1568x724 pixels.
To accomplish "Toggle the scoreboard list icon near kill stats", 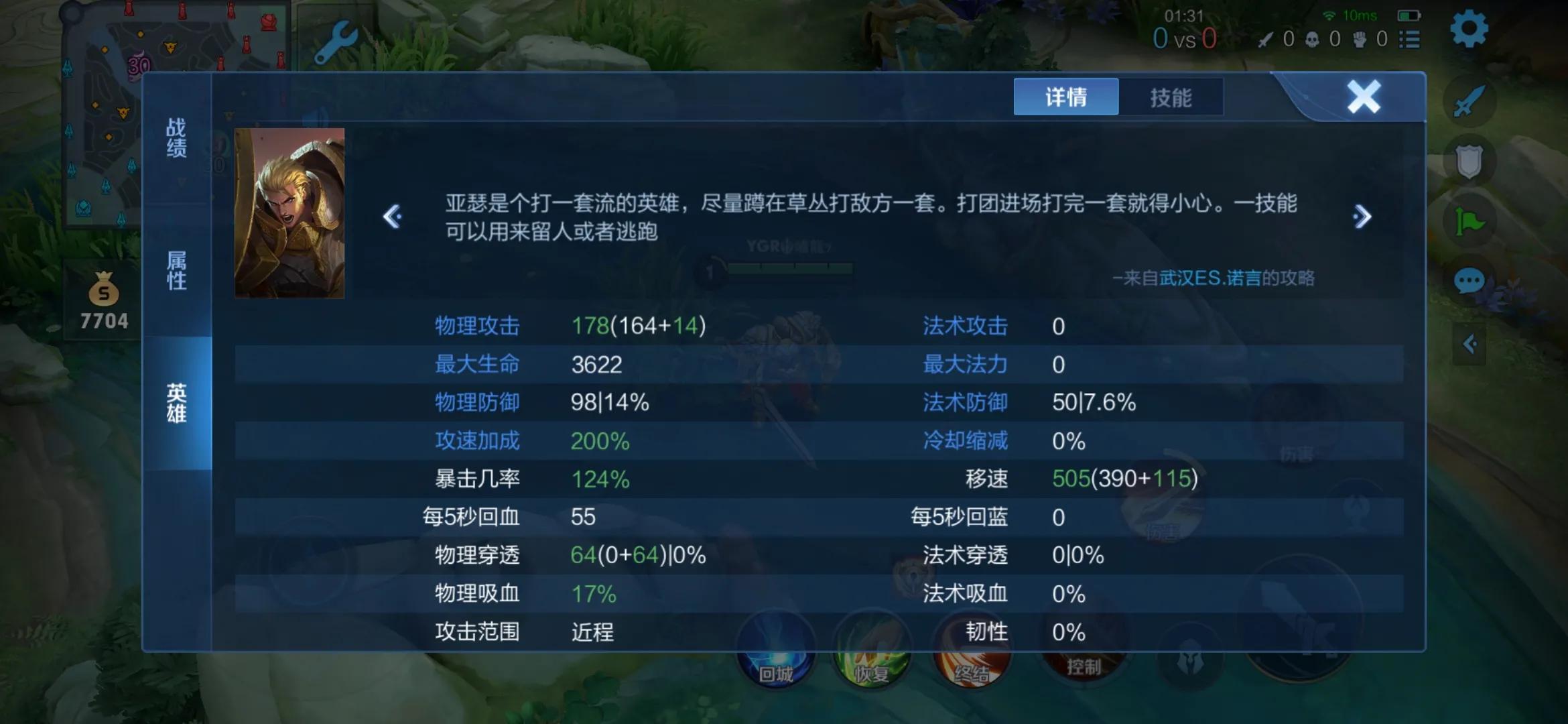I will point(1411,39).
